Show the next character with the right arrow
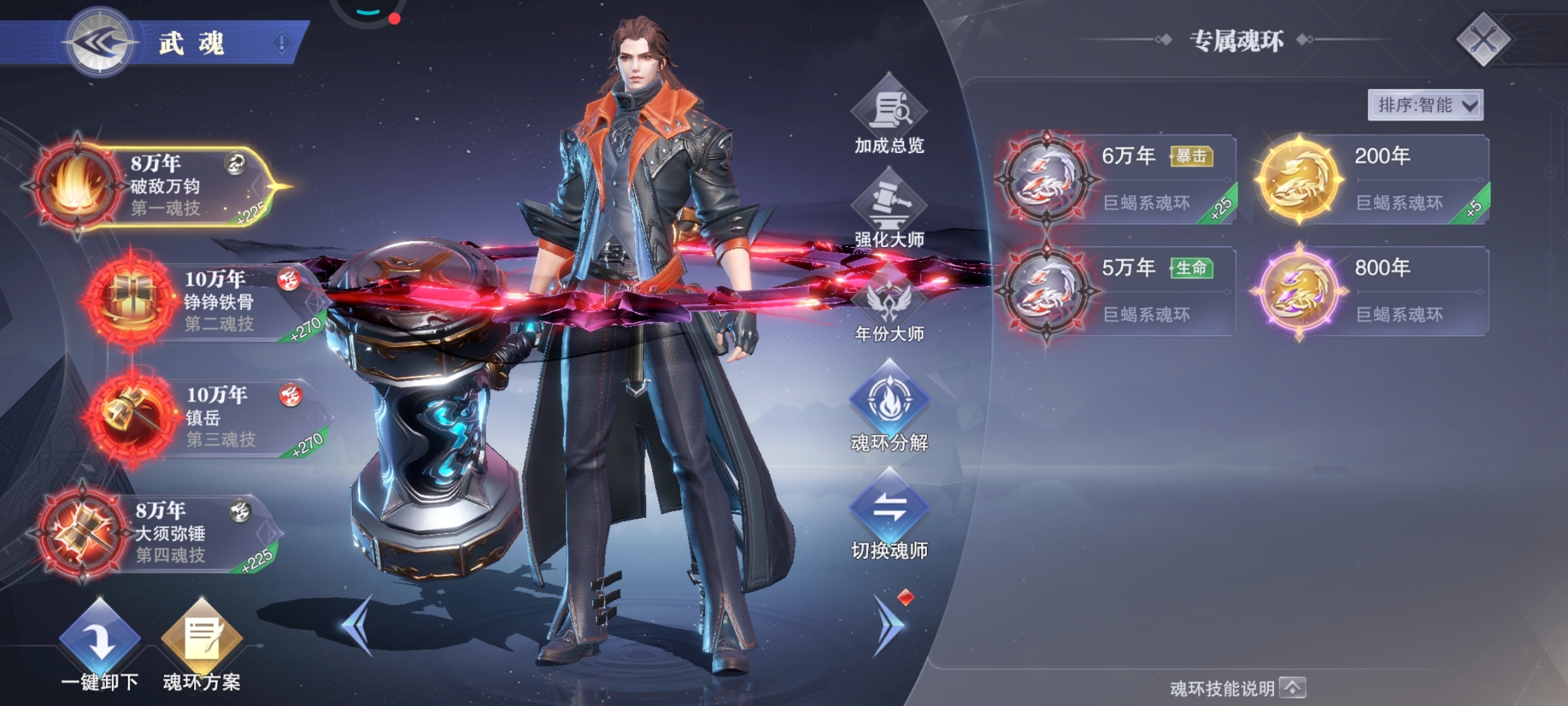Screen dimensions: 1568x706 coord(889,624)
